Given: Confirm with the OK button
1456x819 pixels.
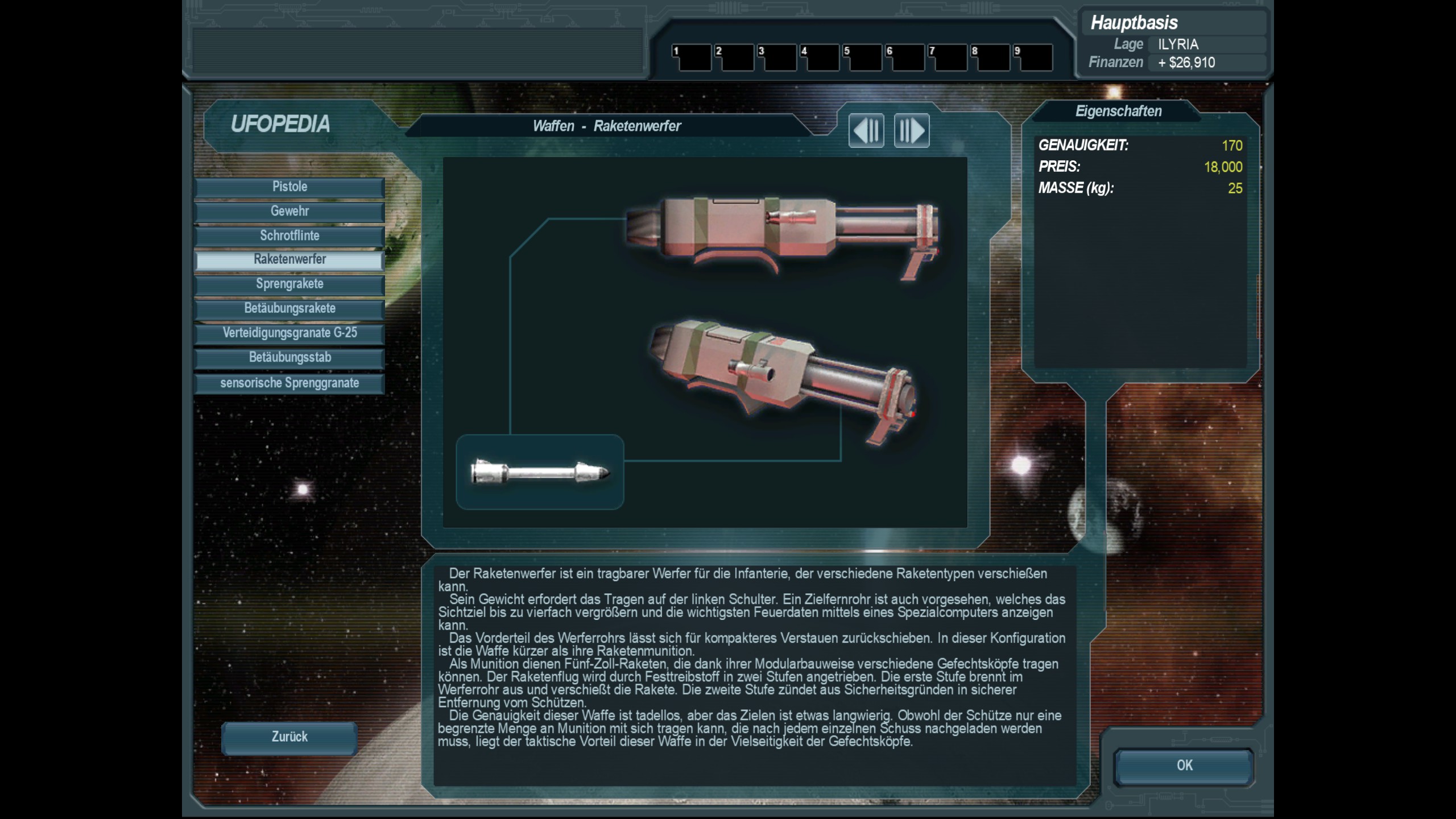Looking at the screenshot, I should pos(1184,766).
